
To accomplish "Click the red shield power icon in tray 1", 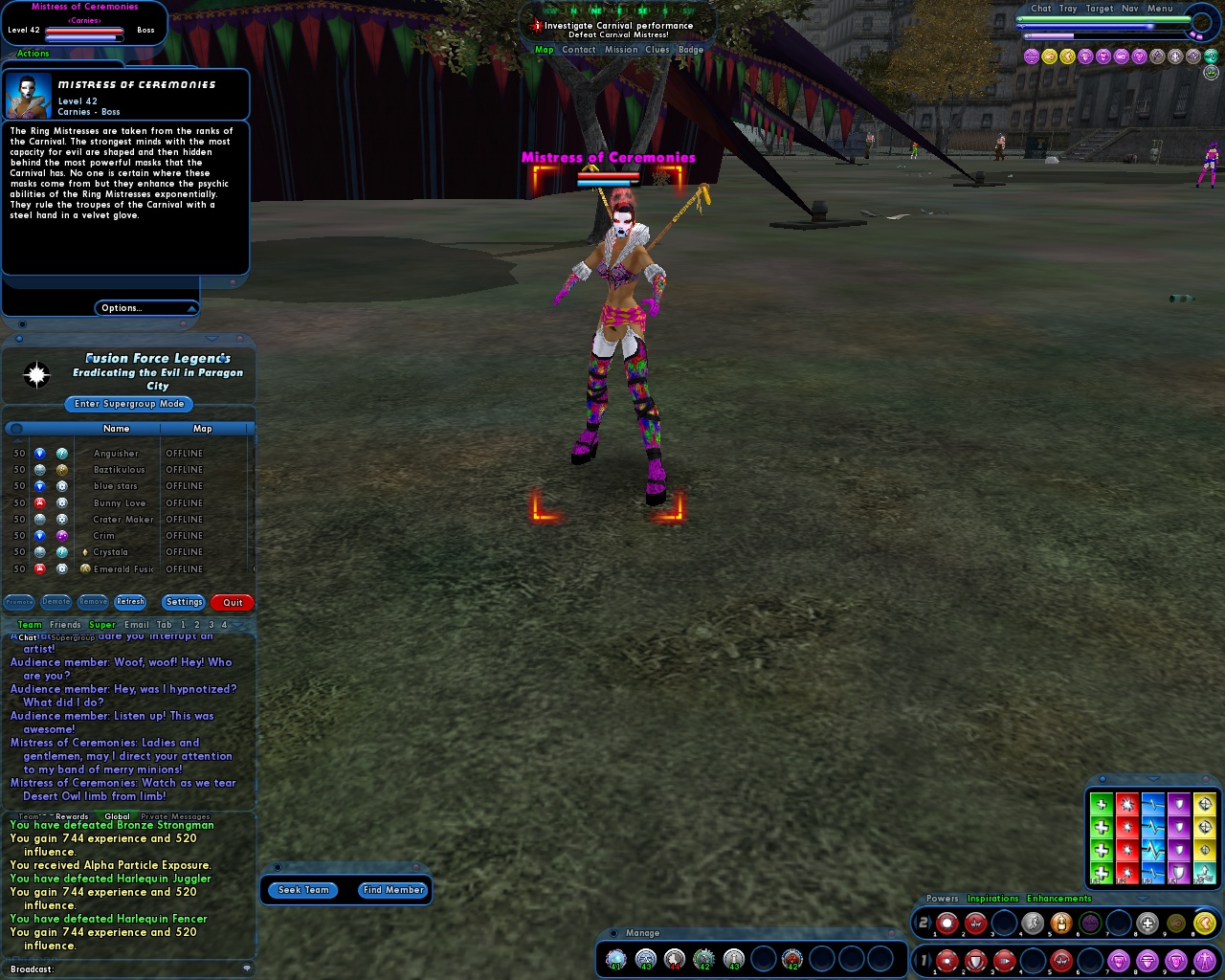I will point(974,960).
